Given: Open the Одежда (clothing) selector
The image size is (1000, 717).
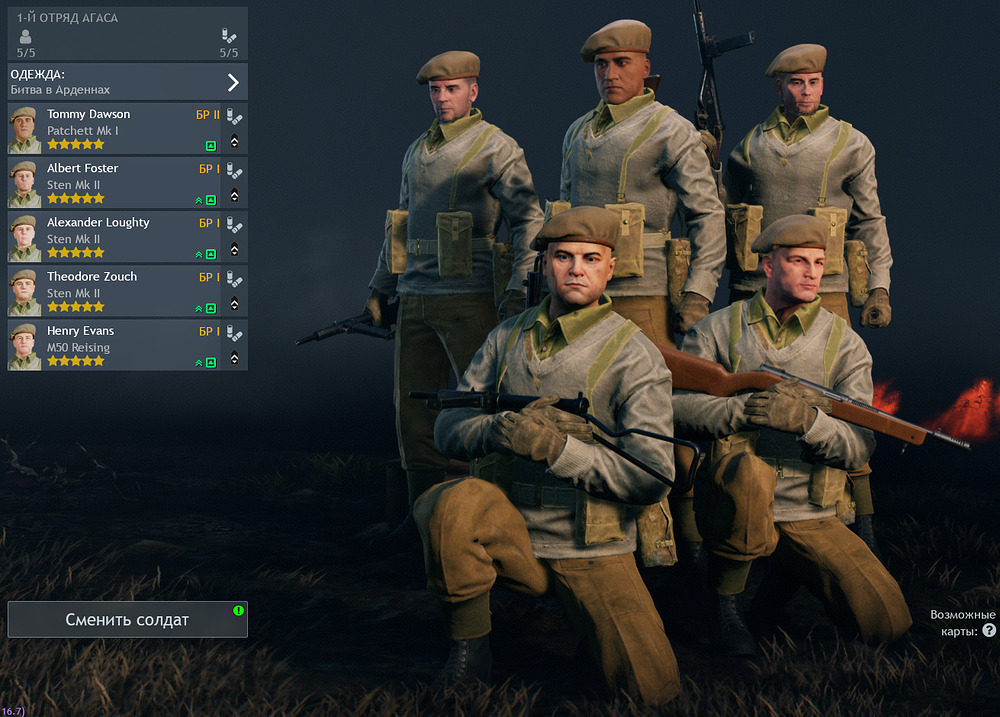Looking at the screenshot, I should (x=127, y=81).
